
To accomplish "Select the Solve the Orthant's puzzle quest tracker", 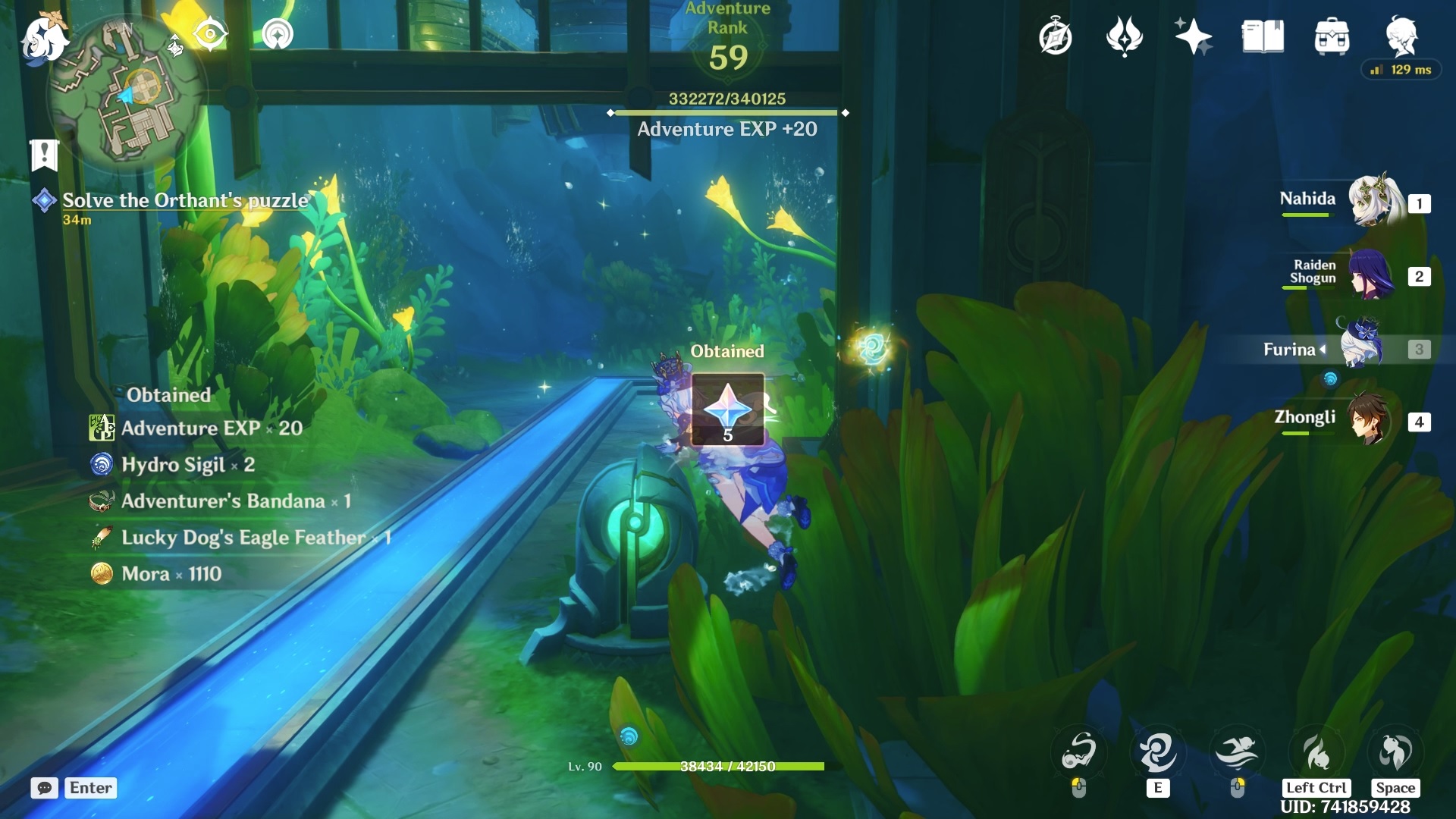I will pyautogui.click(x=185, y=201).
